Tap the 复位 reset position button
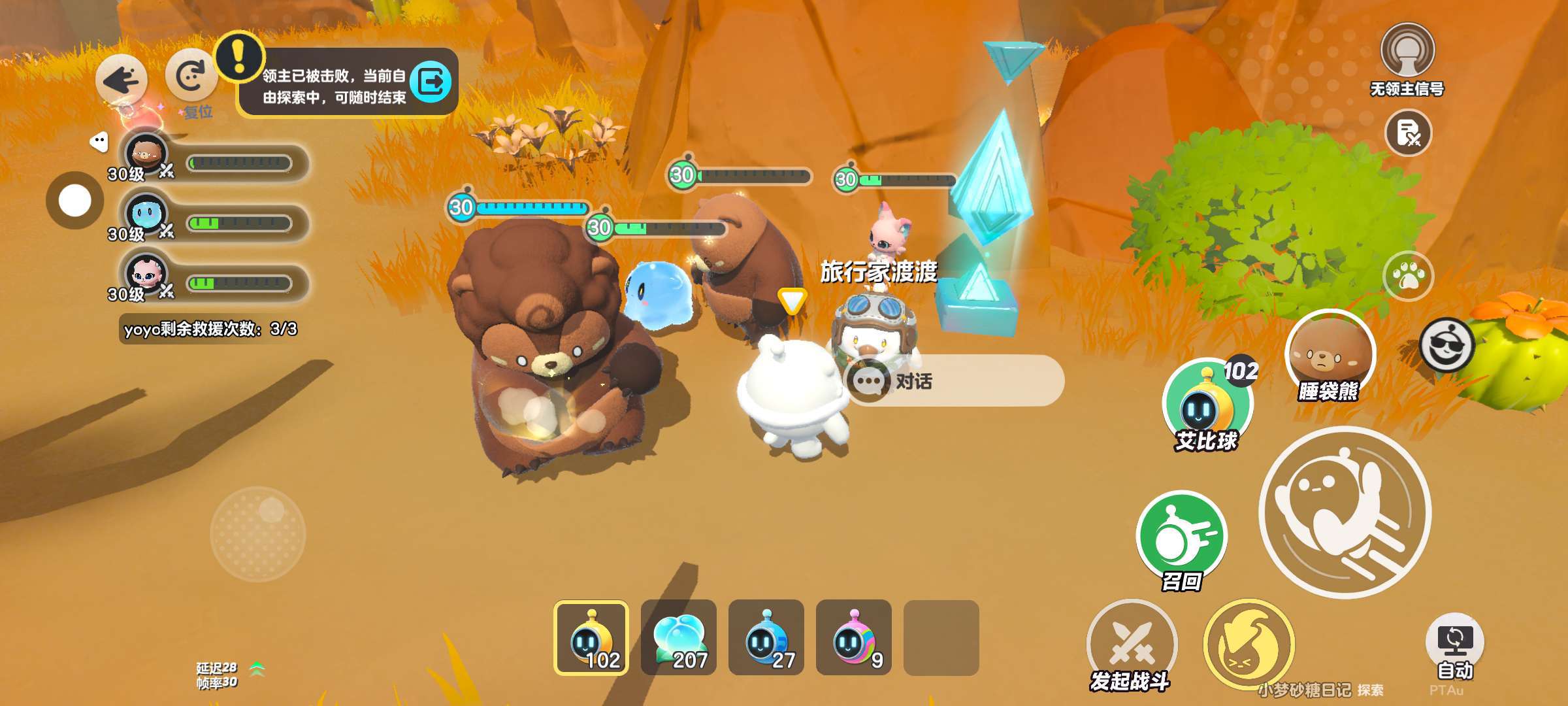1568x706 pixels. point(191,78)
